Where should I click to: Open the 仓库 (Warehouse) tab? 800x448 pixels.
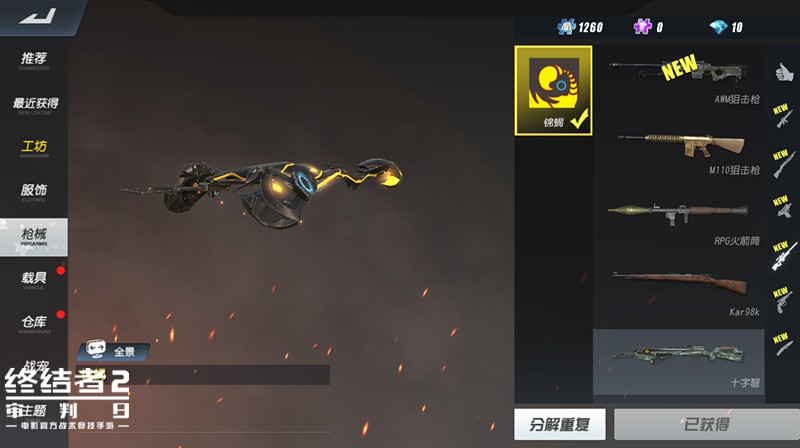pos(35,322)
